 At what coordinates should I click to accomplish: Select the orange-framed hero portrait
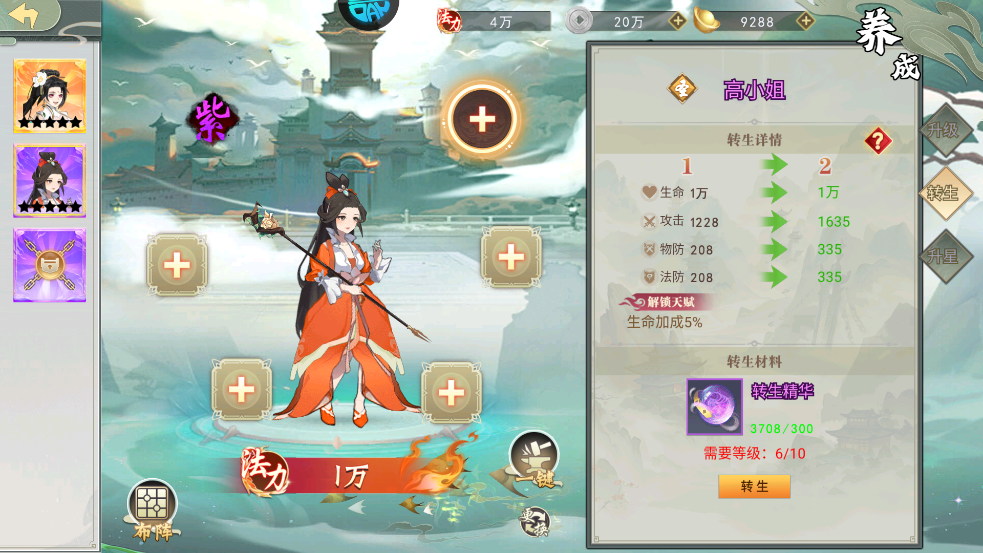click(x=49, y=96)
